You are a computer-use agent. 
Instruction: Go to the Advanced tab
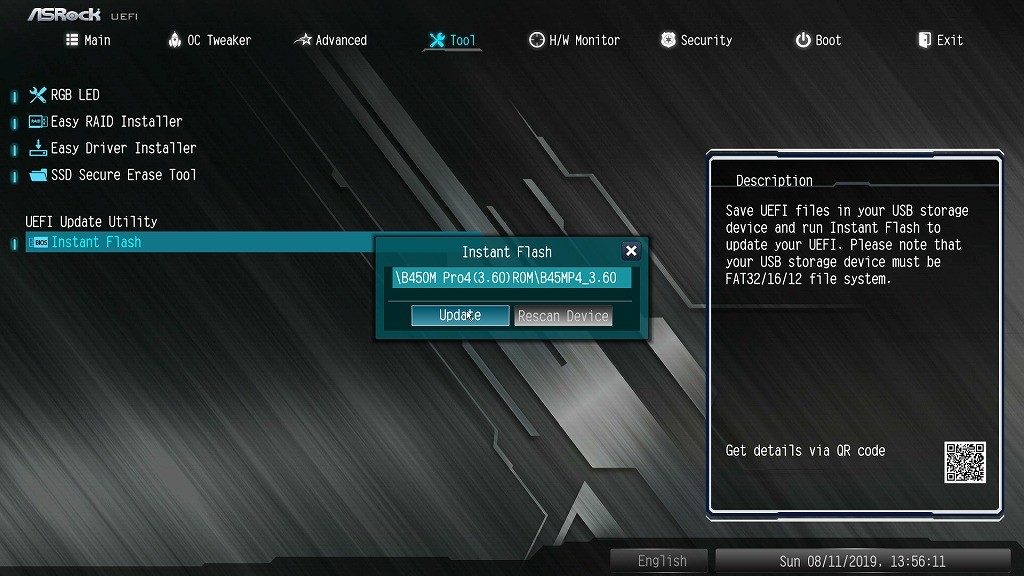point(331,40)
